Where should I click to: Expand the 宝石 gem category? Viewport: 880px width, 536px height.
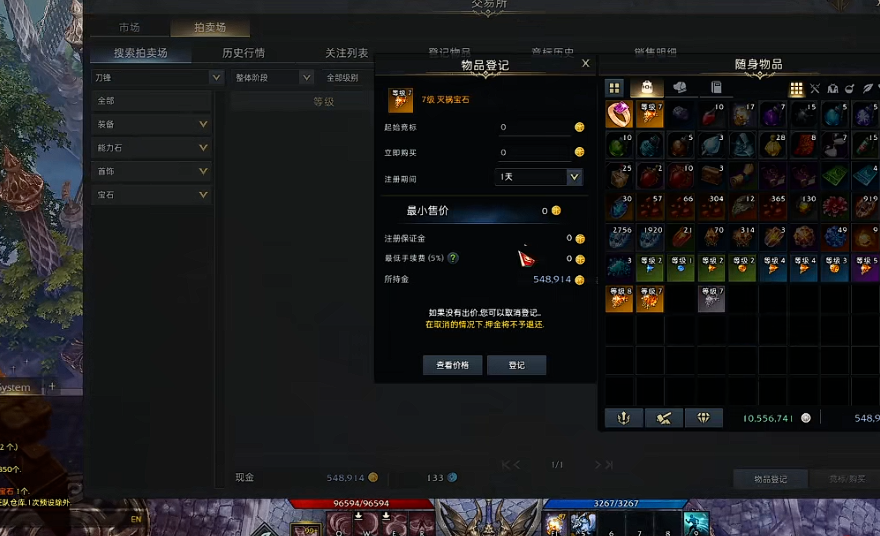click(x=152, y=195)
